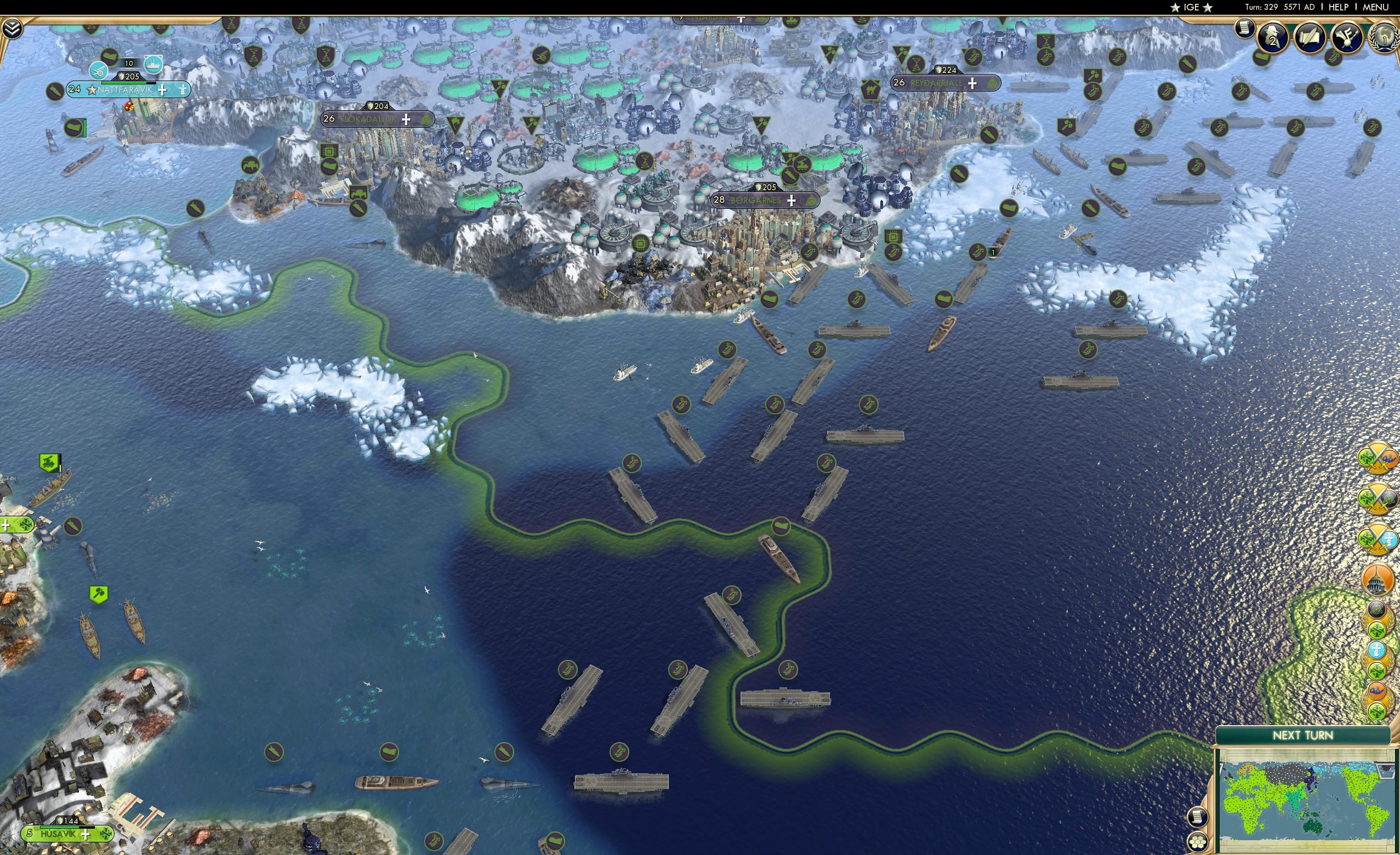Expand the Borgarnes city banner plus button
The image size is (1400, 855).
click(791, 200)
